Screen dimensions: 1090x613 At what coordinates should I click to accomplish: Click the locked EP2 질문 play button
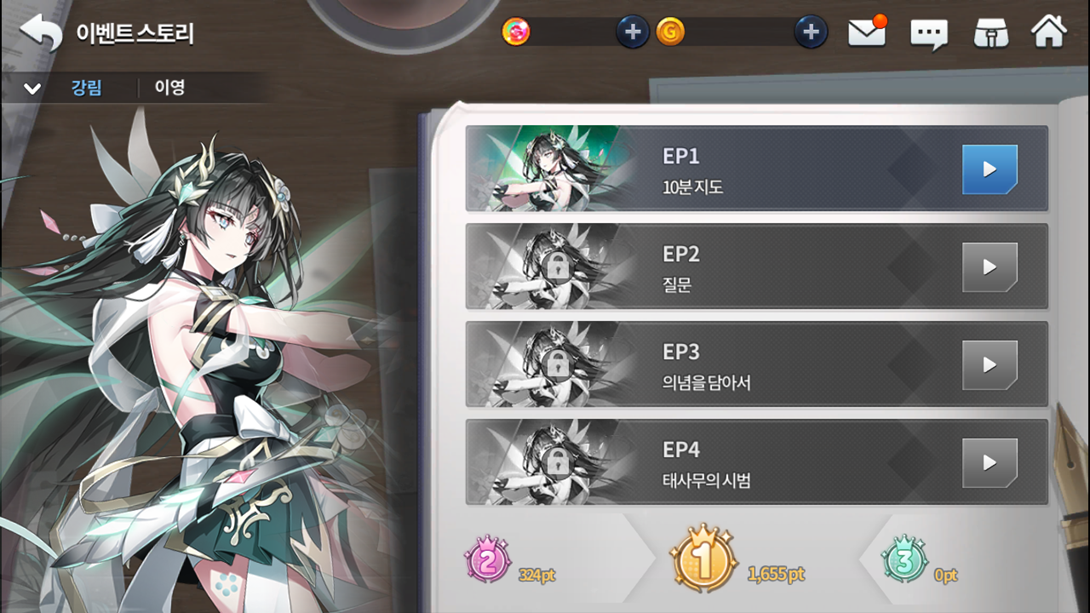point(989,267)
